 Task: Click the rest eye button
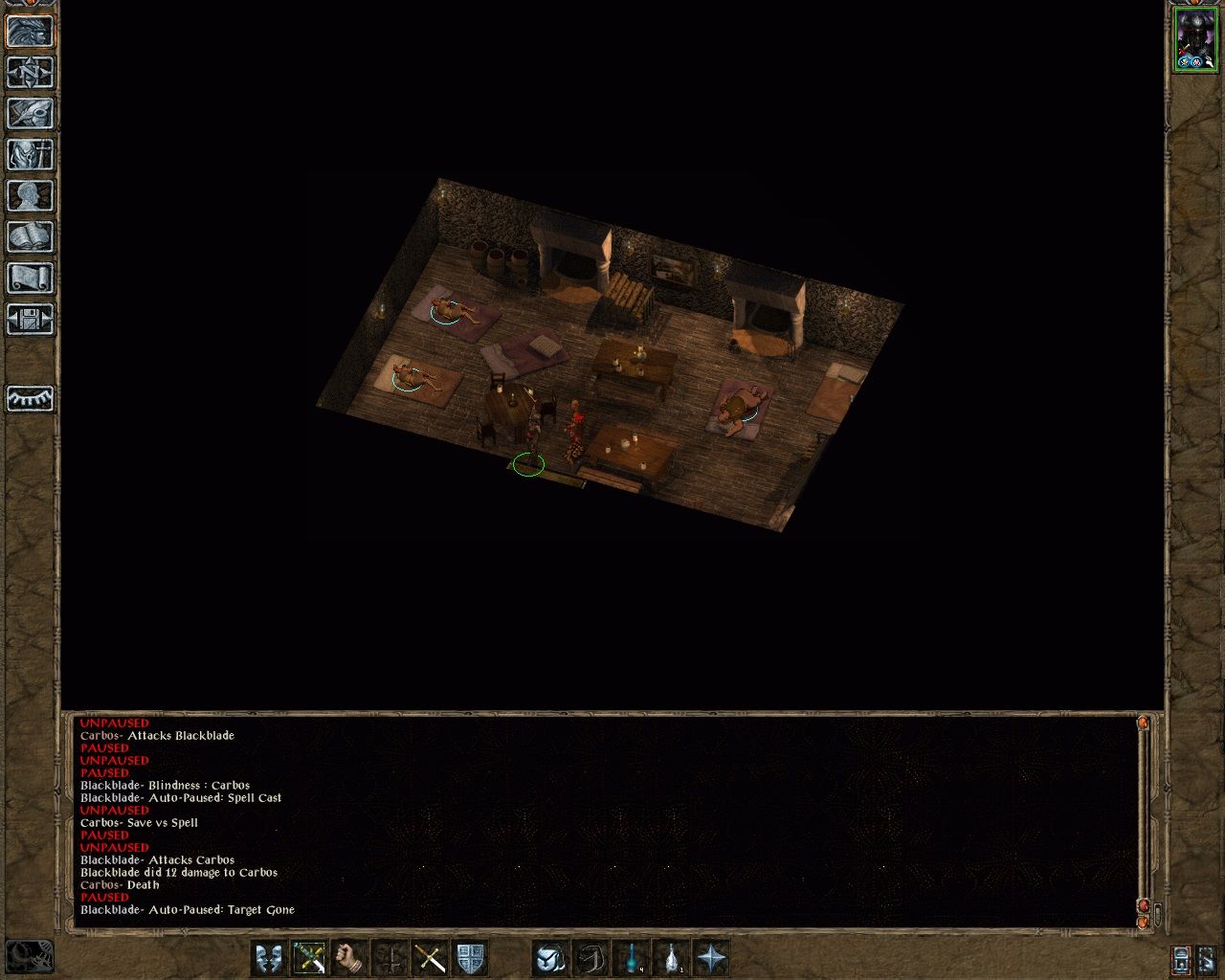pyautogui.click(x=30, y=398)
